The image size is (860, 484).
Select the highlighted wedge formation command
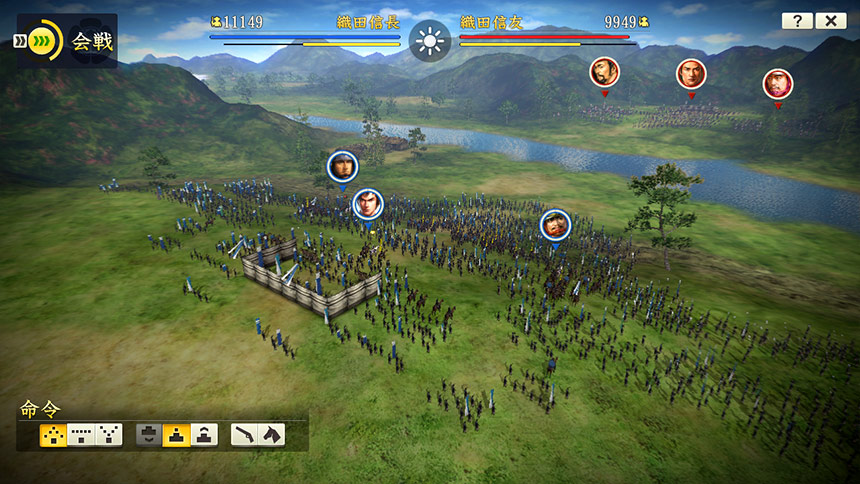click(53, 434)
